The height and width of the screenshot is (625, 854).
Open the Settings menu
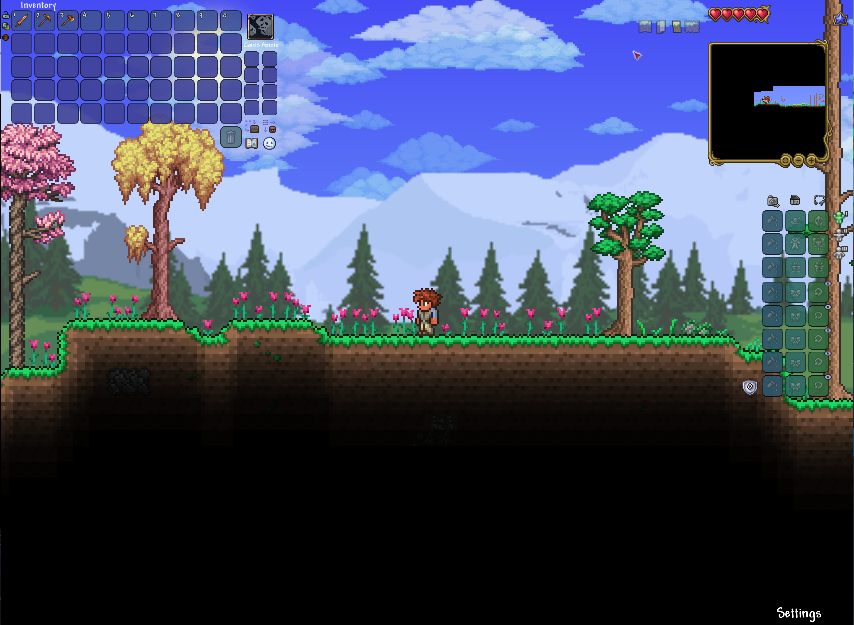[798, 613]
